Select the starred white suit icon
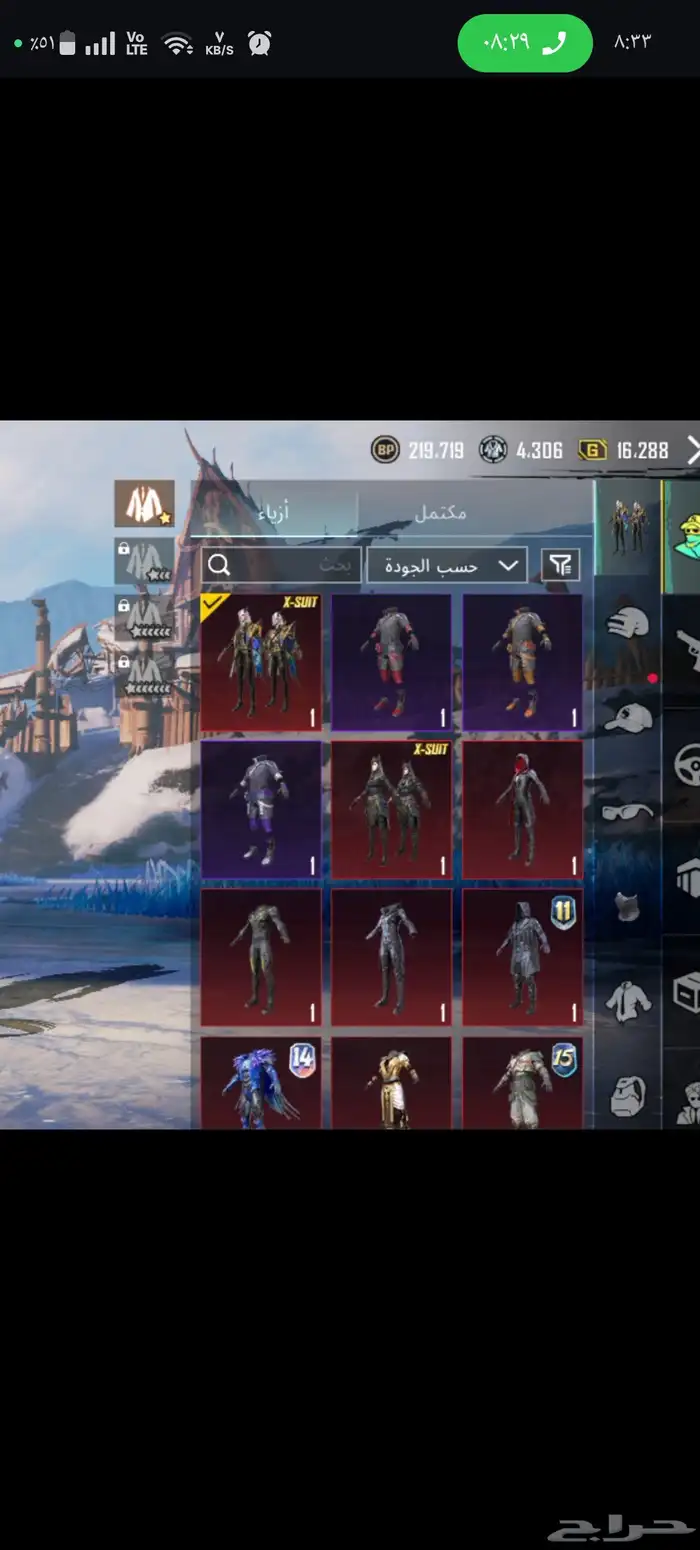Viewport: 700px width, 1550px height. point(144,504)
